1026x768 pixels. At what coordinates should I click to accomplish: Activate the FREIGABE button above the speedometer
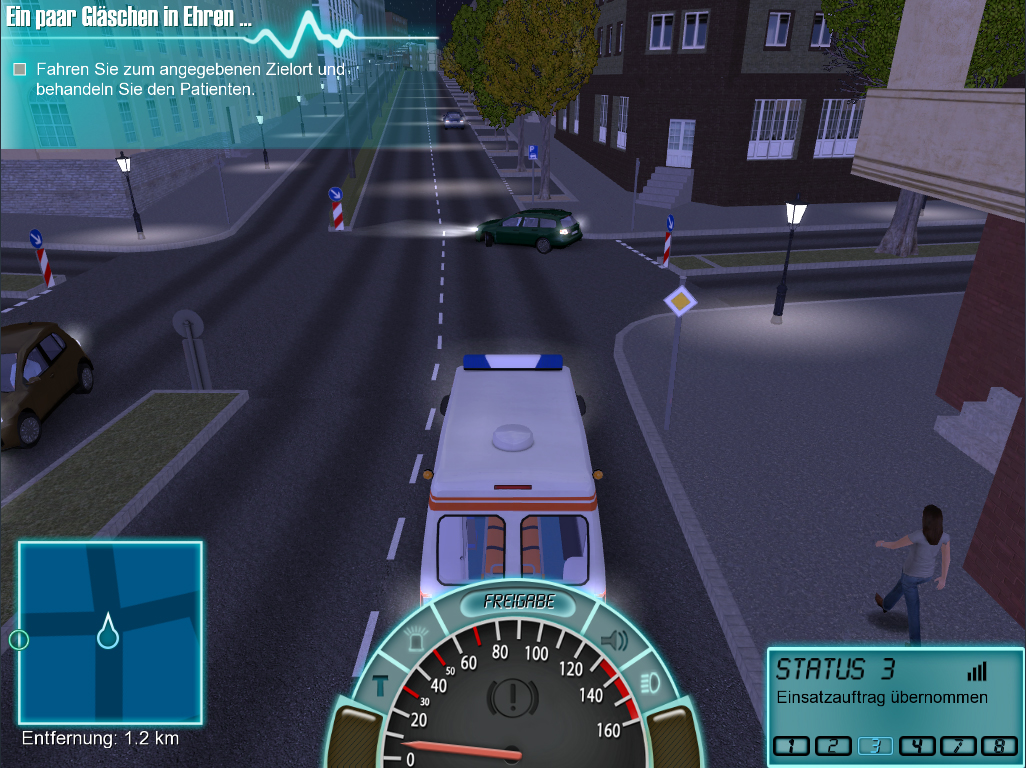point(518,602)
